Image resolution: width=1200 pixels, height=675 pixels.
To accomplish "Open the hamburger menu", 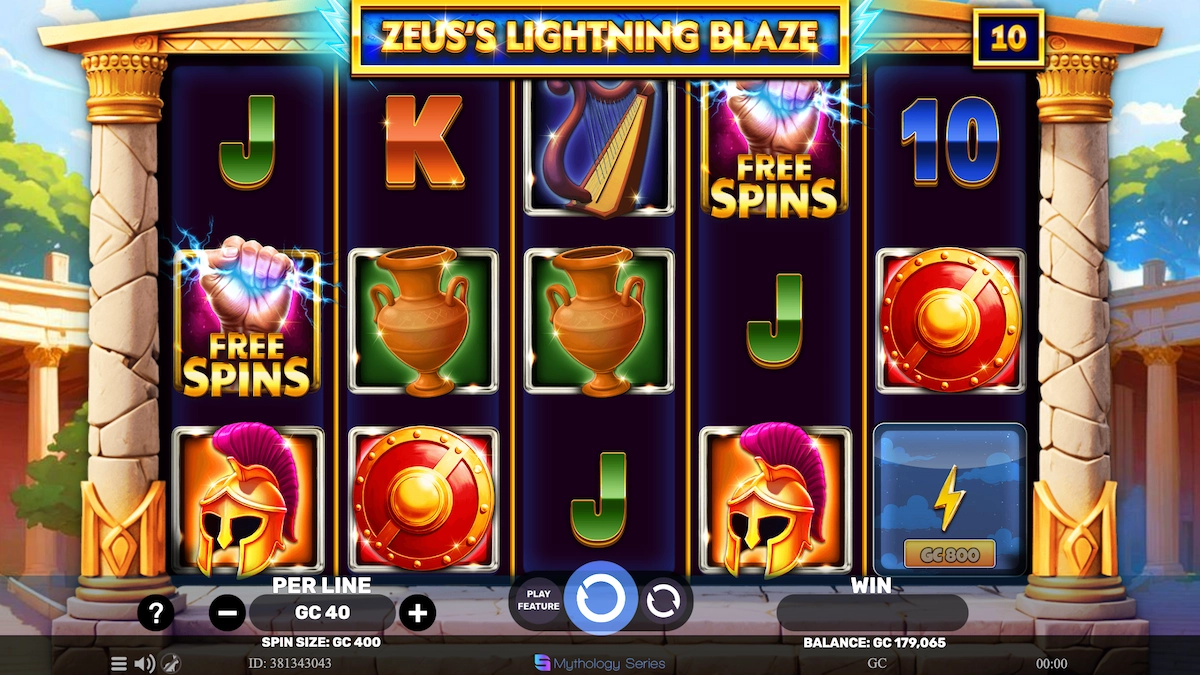I will click(x=119, y=663).
